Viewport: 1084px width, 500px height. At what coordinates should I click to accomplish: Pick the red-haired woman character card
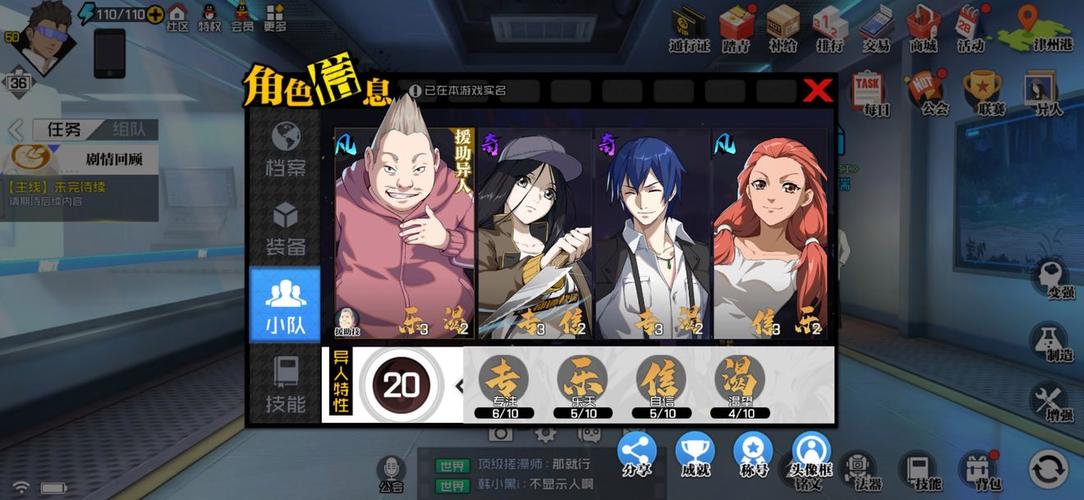tap(771, 232)
